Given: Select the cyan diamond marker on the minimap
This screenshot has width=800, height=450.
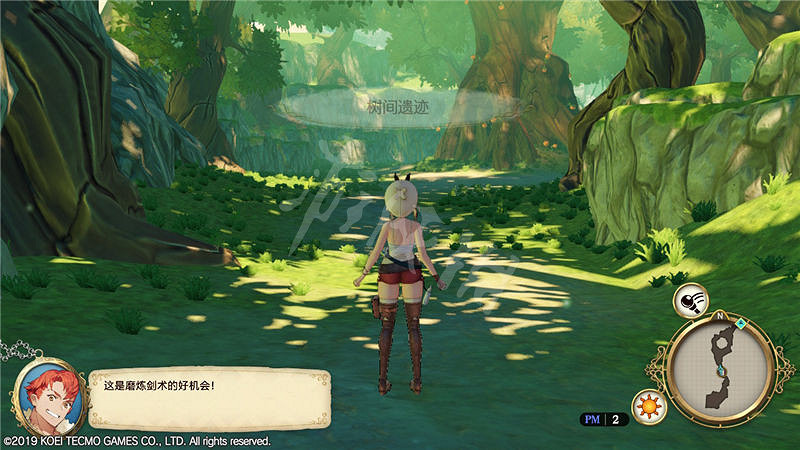Looking at the screenshot, I should [740, 324].
